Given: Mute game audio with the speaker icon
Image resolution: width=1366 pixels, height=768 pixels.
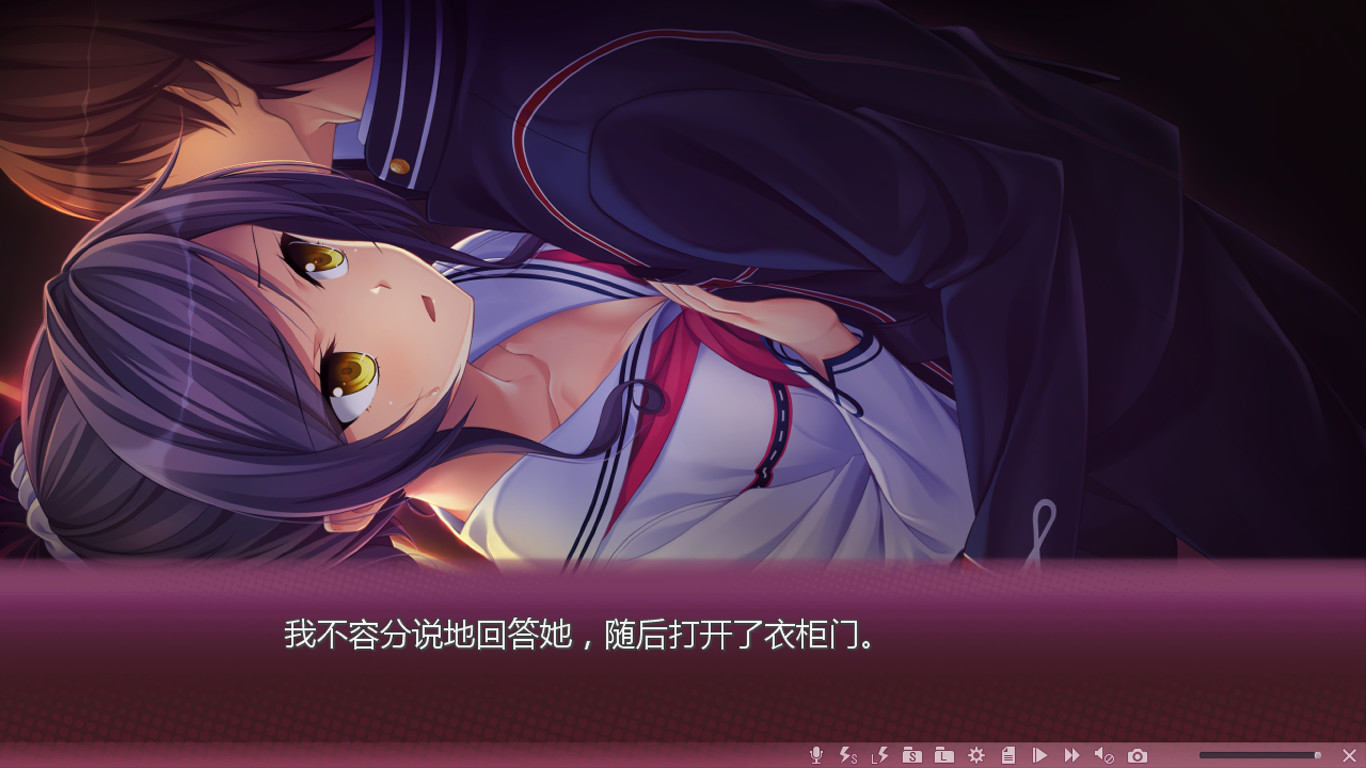Looking at the screenshot, I should [x=1103, y=757].
